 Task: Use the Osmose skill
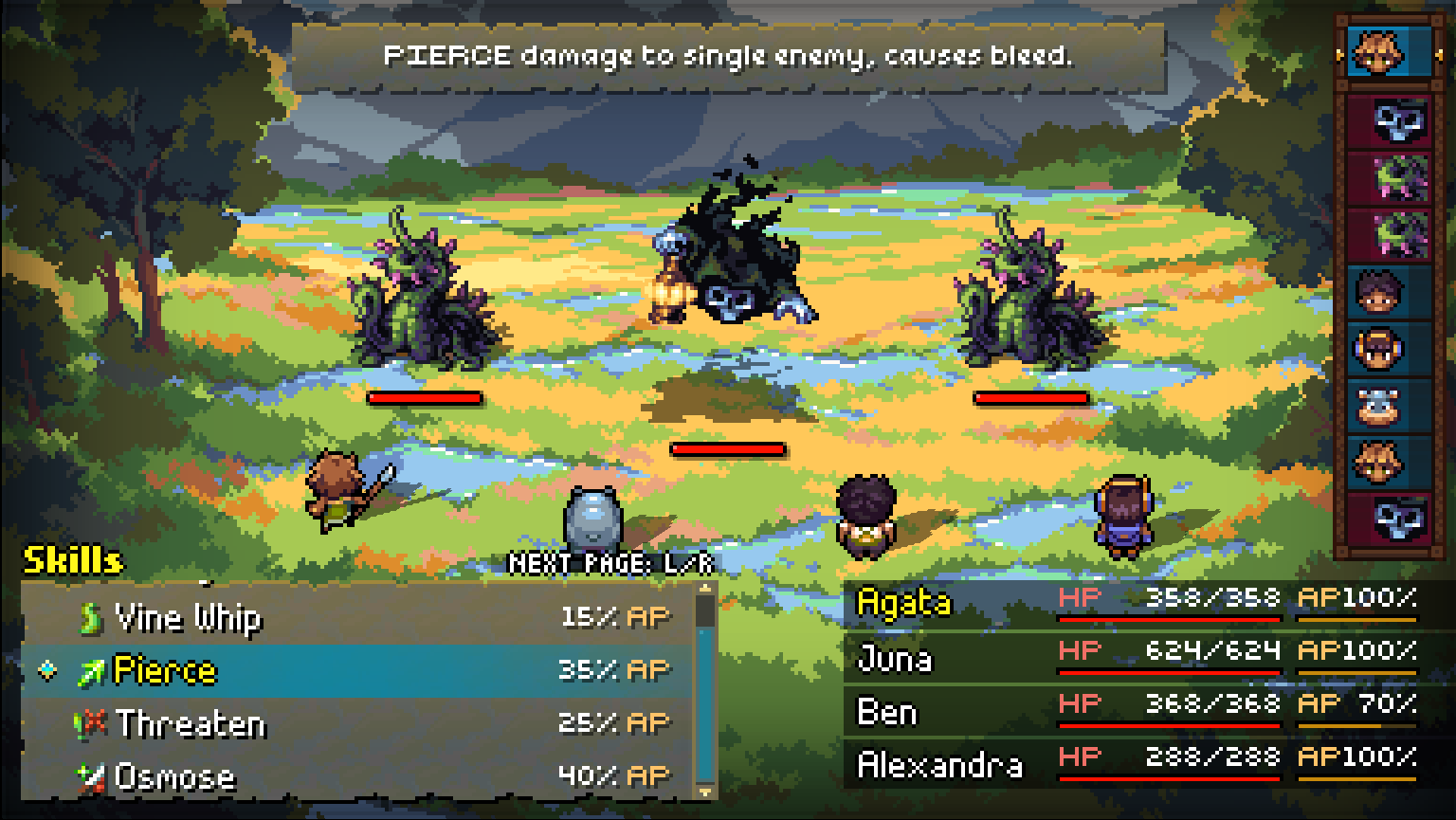click(x=356, y=777)
